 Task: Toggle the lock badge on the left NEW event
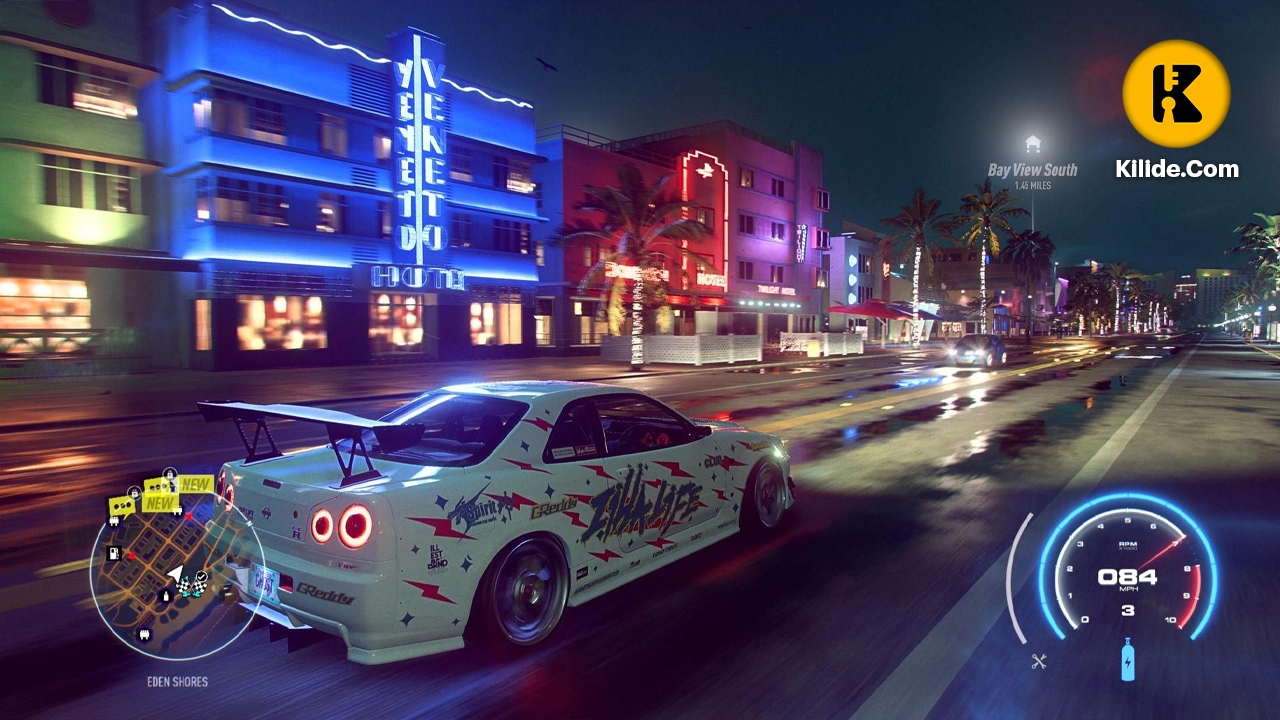click(x=134, y=492)
